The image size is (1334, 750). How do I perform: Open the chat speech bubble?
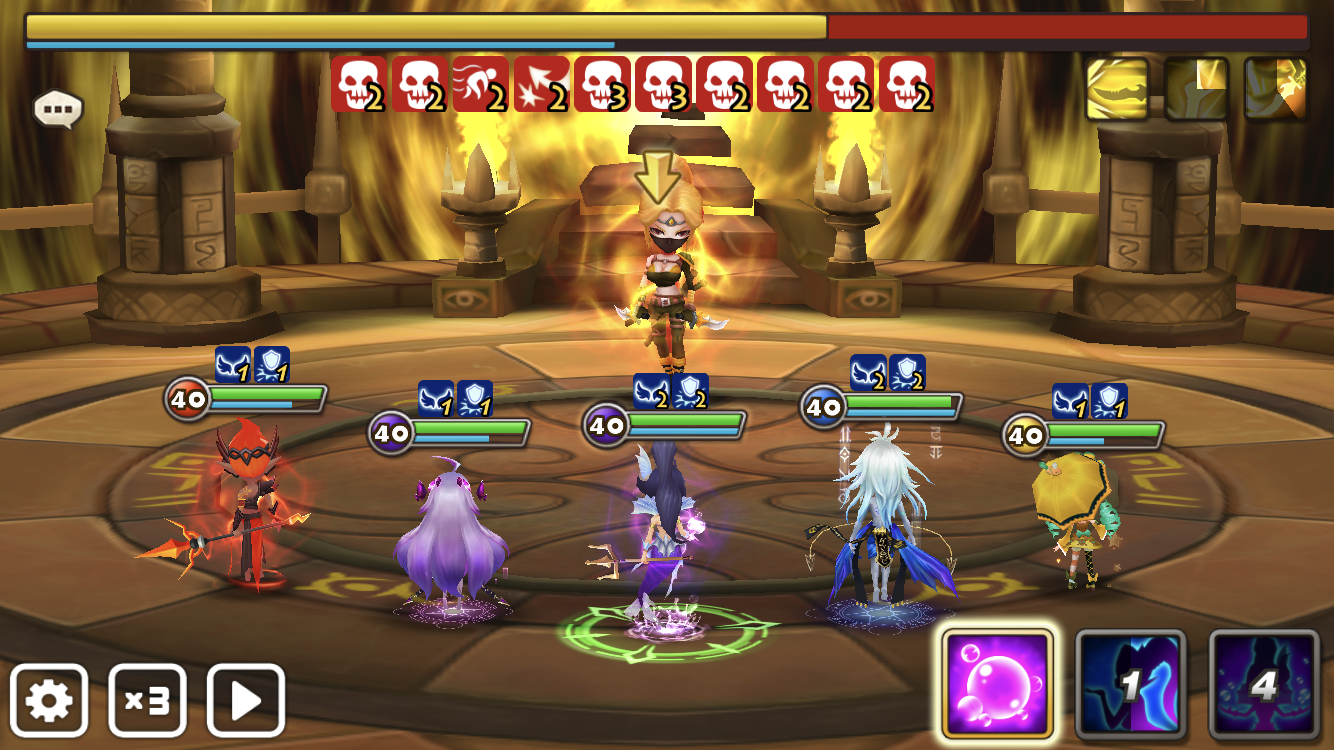point(58,109)
